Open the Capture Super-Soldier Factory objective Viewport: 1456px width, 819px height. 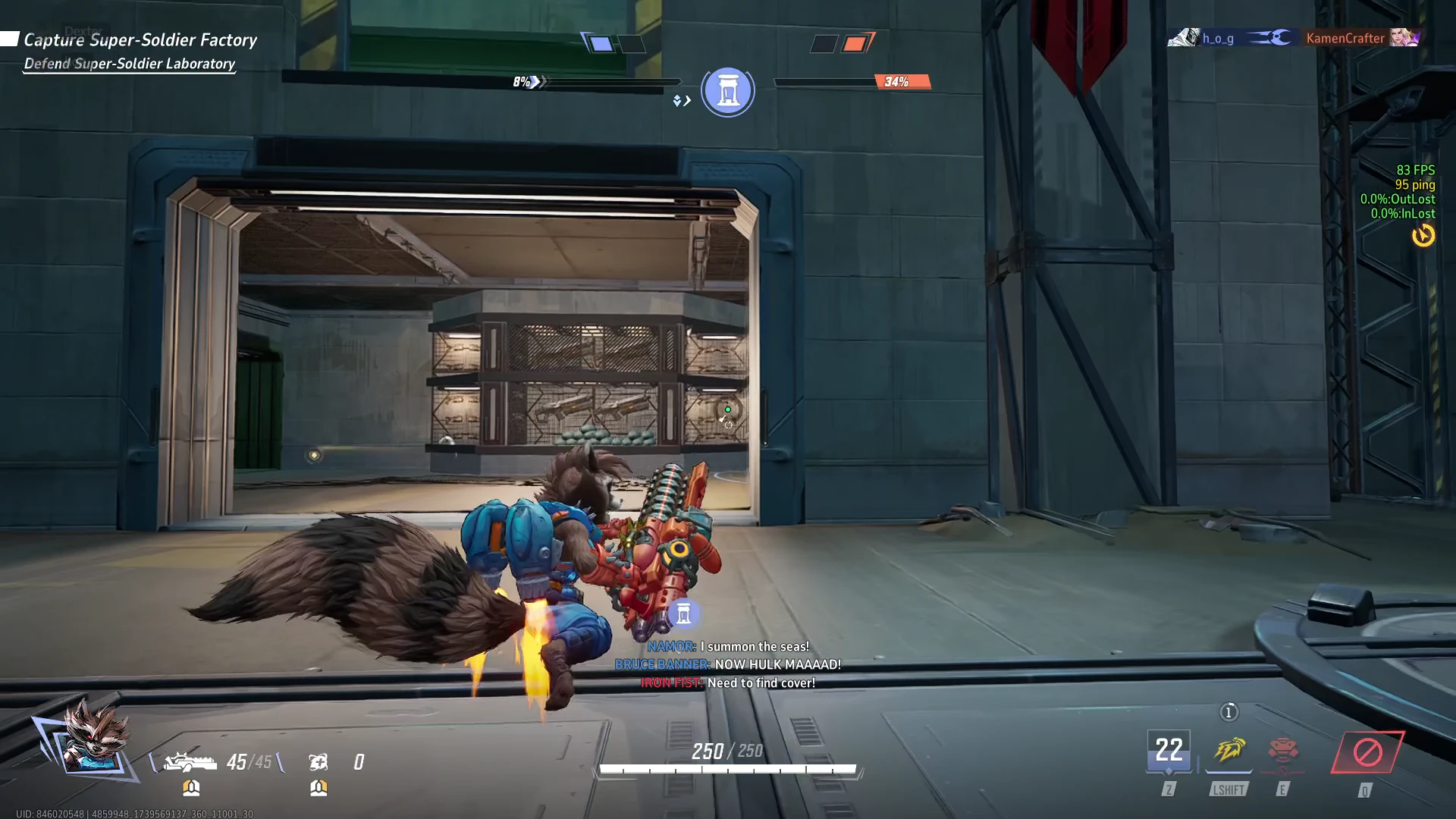pos(140,39)
